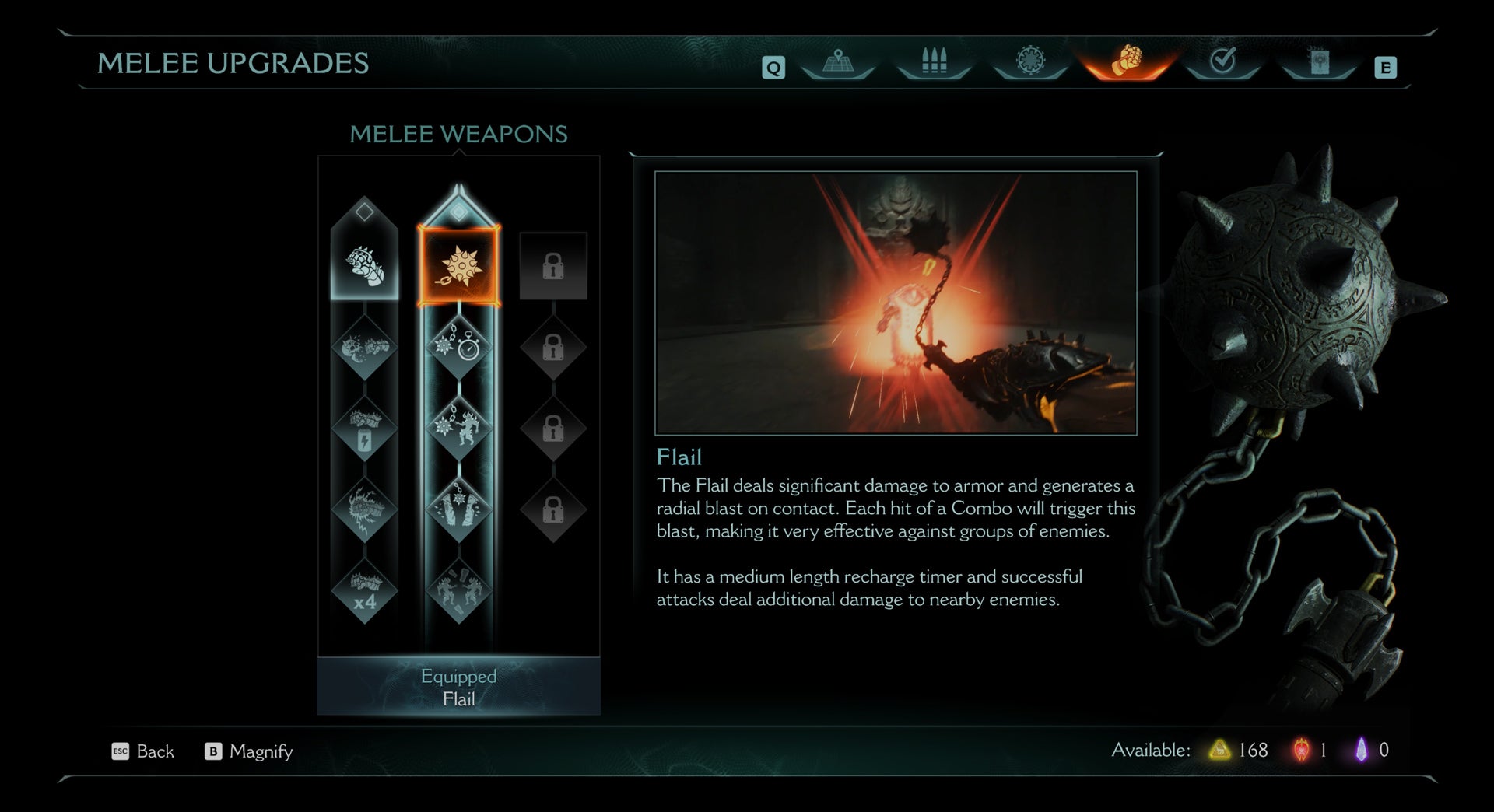Open the gear upgrades cog tab
Viewport: 1494px width, 812px height.
(x=1029, y=62)
